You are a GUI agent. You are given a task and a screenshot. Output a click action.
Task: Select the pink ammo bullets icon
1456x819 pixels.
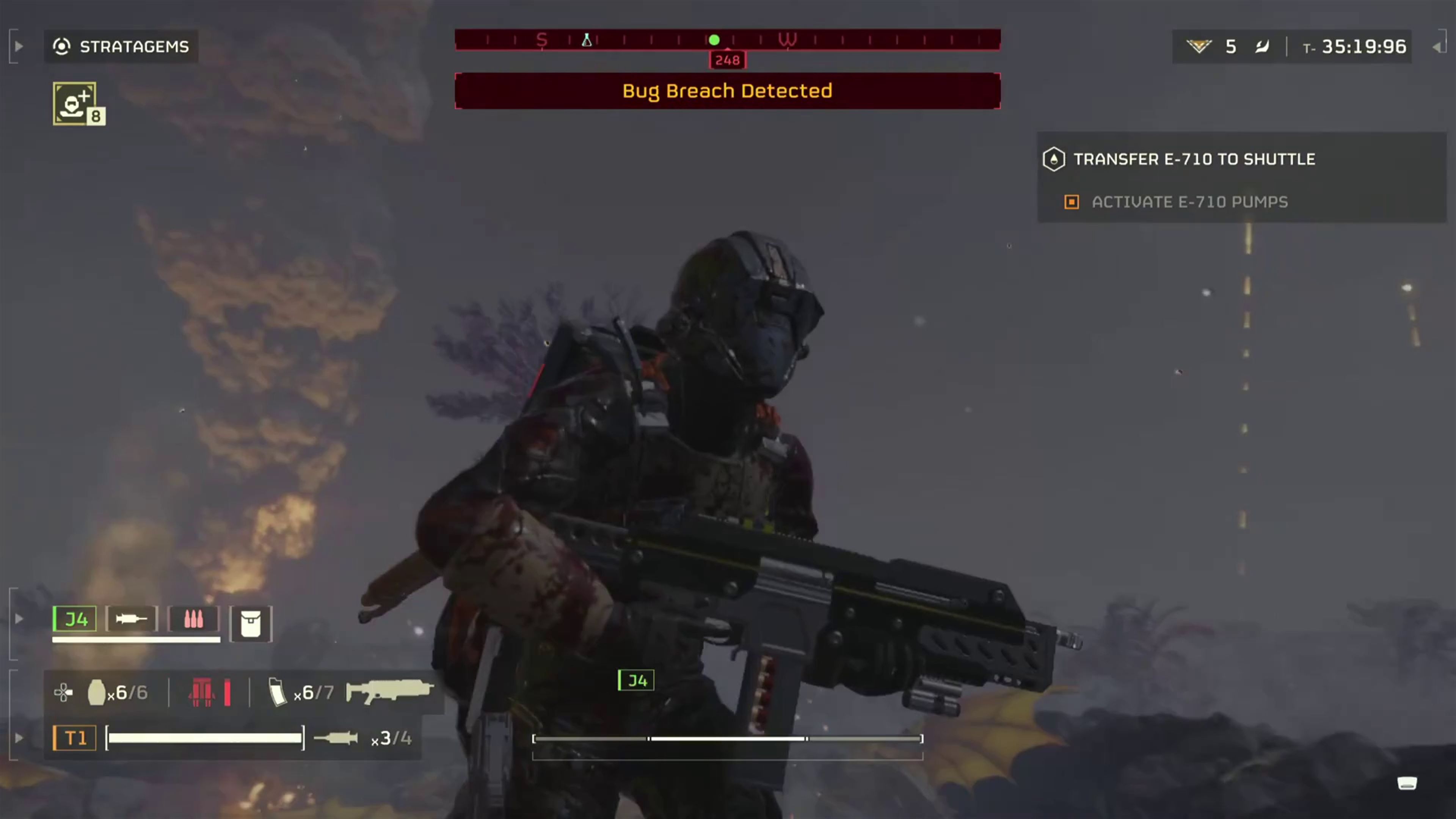pos(193,619)
